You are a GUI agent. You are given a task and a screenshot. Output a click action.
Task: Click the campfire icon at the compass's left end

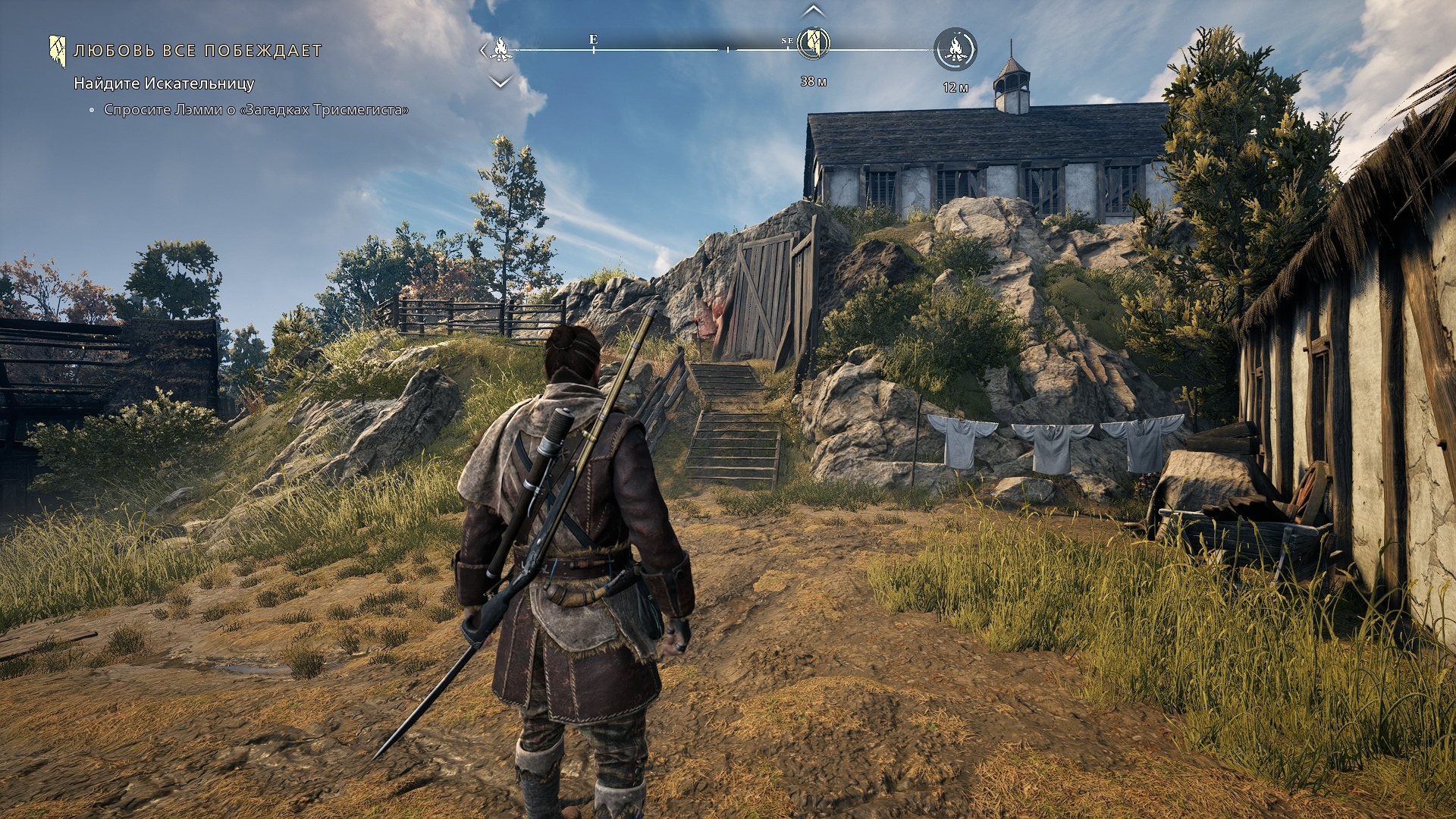(x=500, y=49)
